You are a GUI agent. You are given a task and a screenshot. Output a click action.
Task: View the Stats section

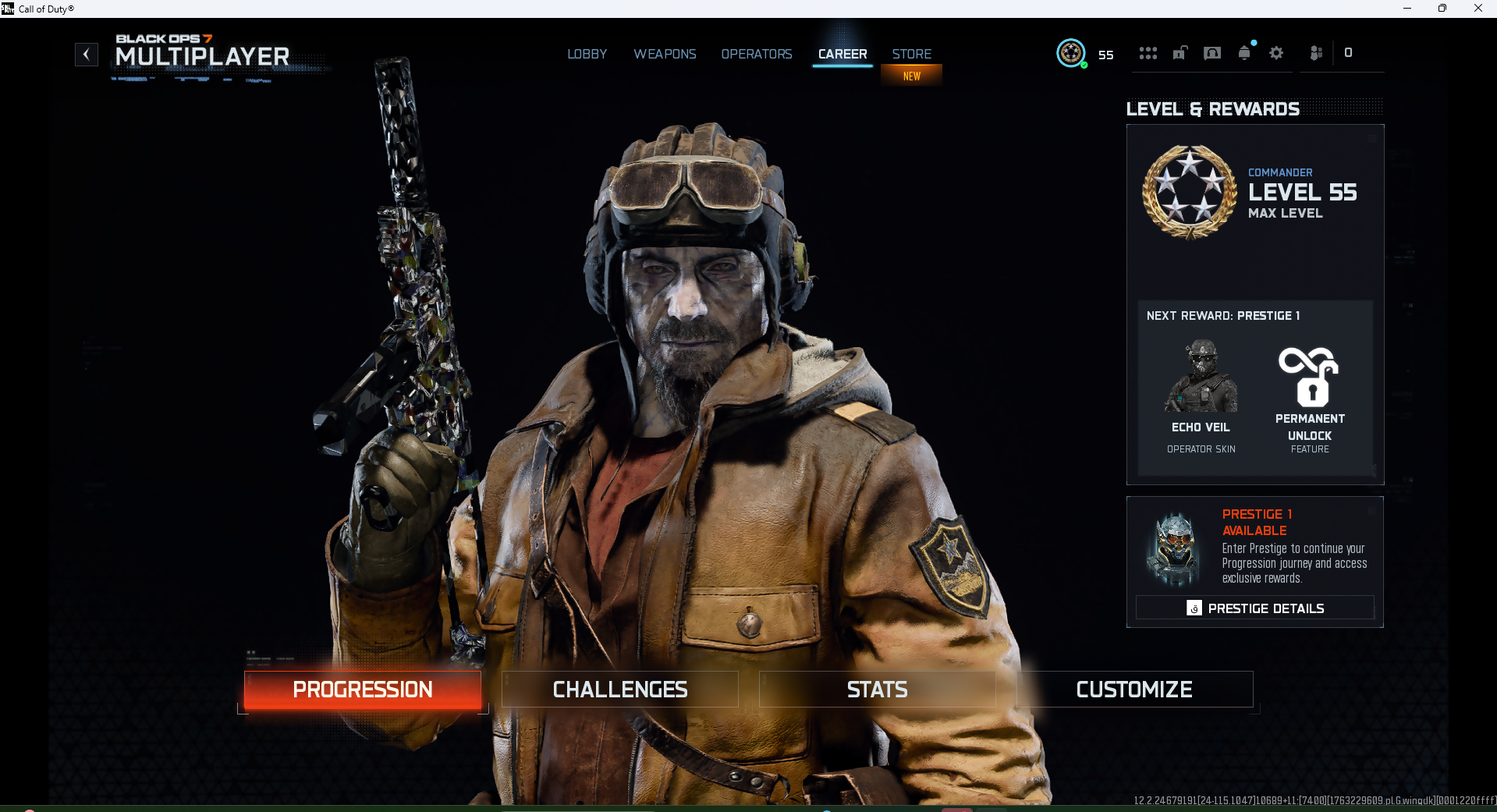click(x=878, y=690)
